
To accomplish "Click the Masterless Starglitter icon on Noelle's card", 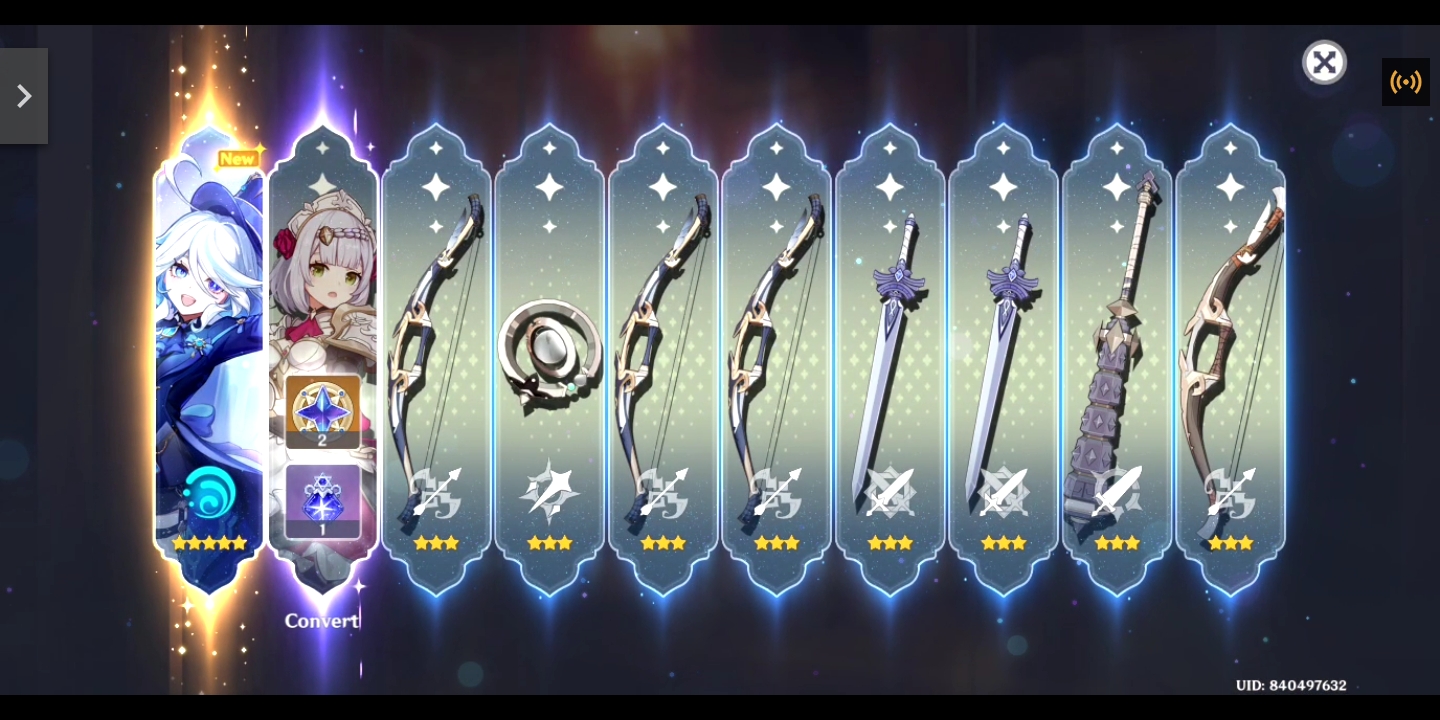I will (323, 408).
